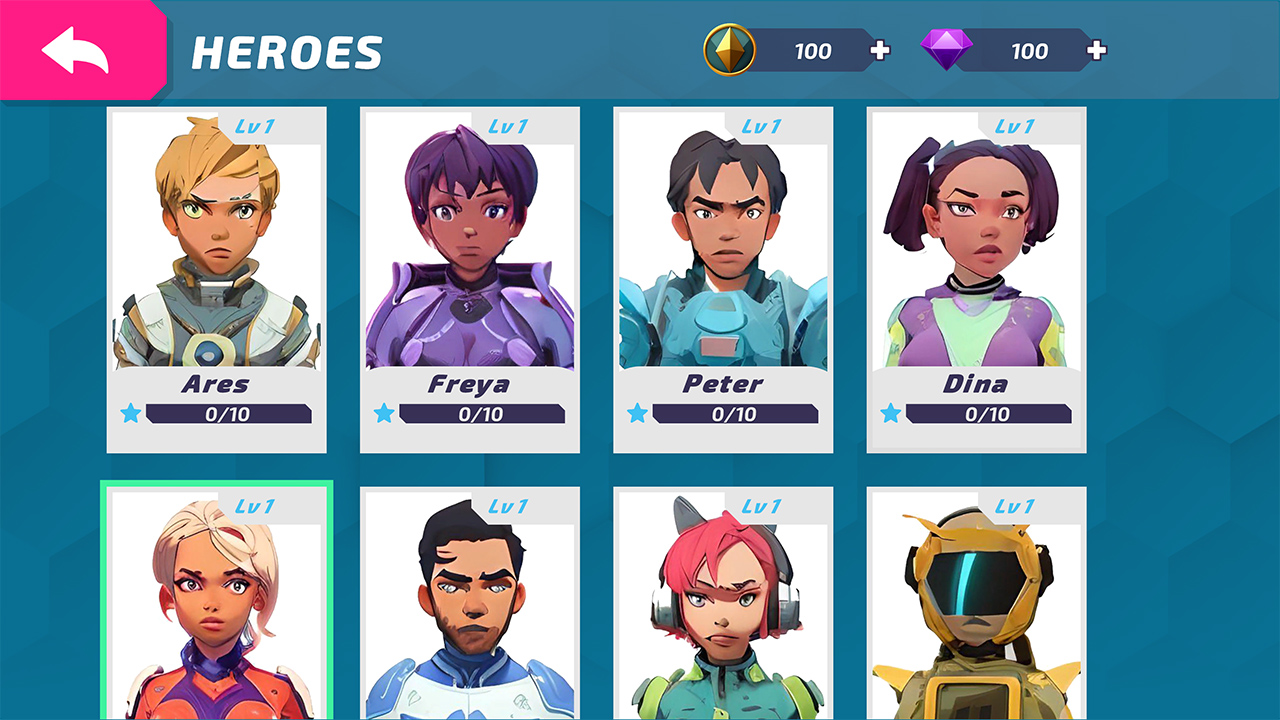Buy more purple gems with the plus
The image size is (1280, 720).
point(1097,51)
